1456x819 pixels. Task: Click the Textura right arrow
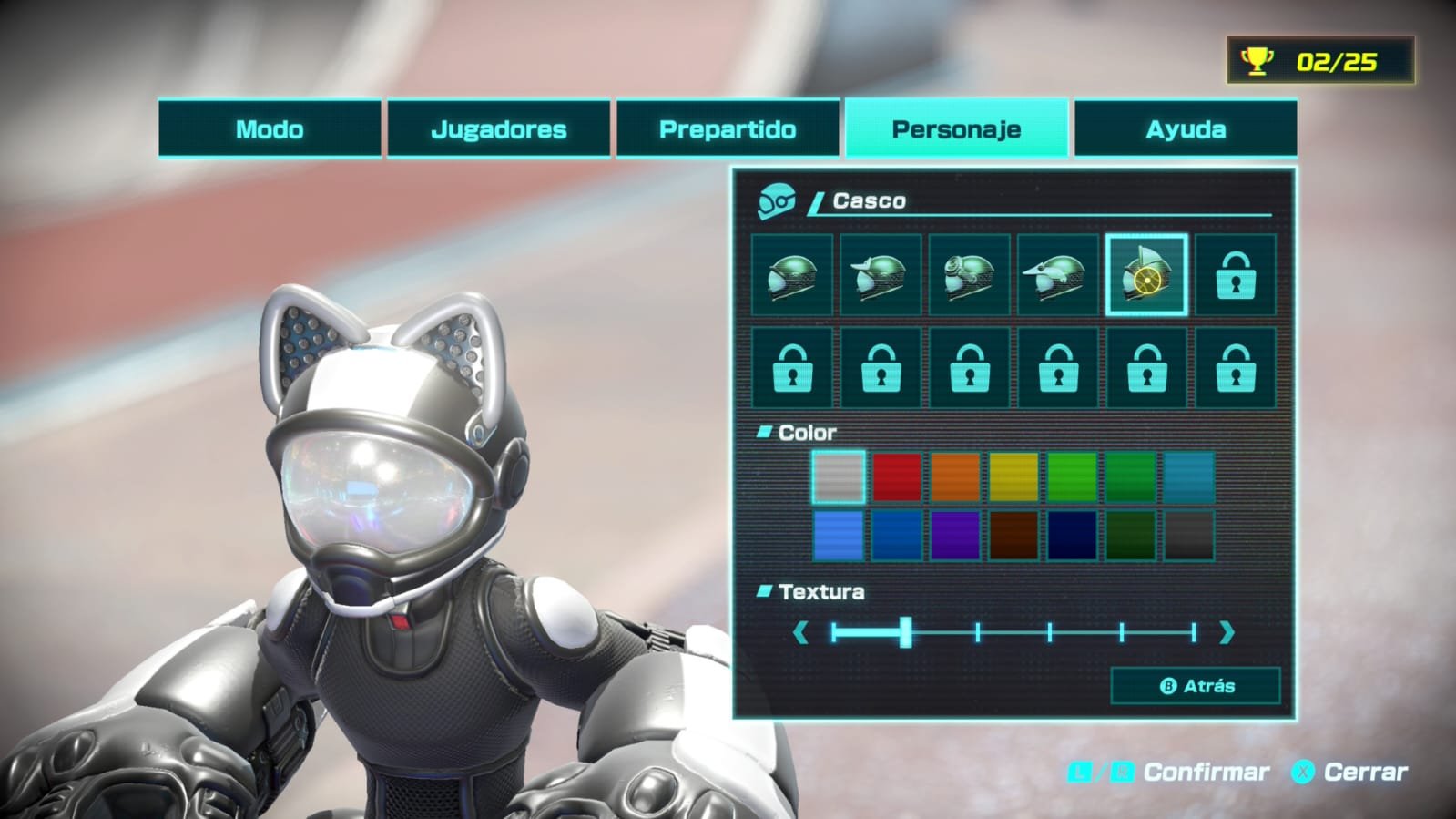(1227, 632)
